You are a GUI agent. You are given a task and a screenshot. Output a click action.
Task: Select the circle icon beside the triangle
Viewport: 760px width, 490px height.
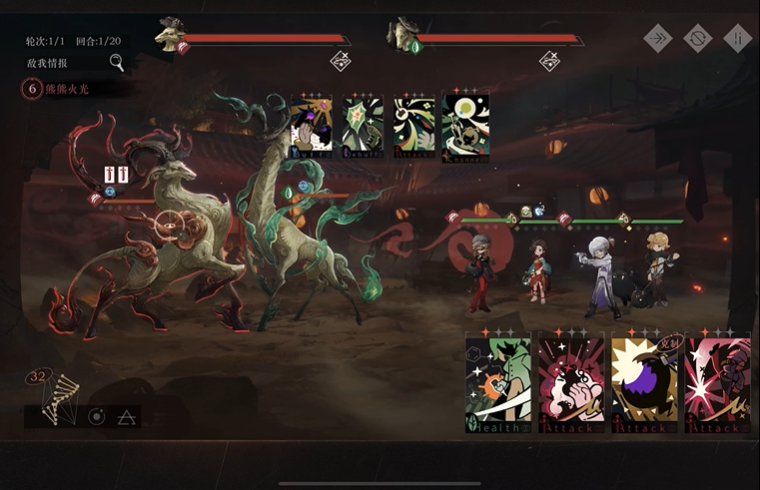tap(97, 416)
